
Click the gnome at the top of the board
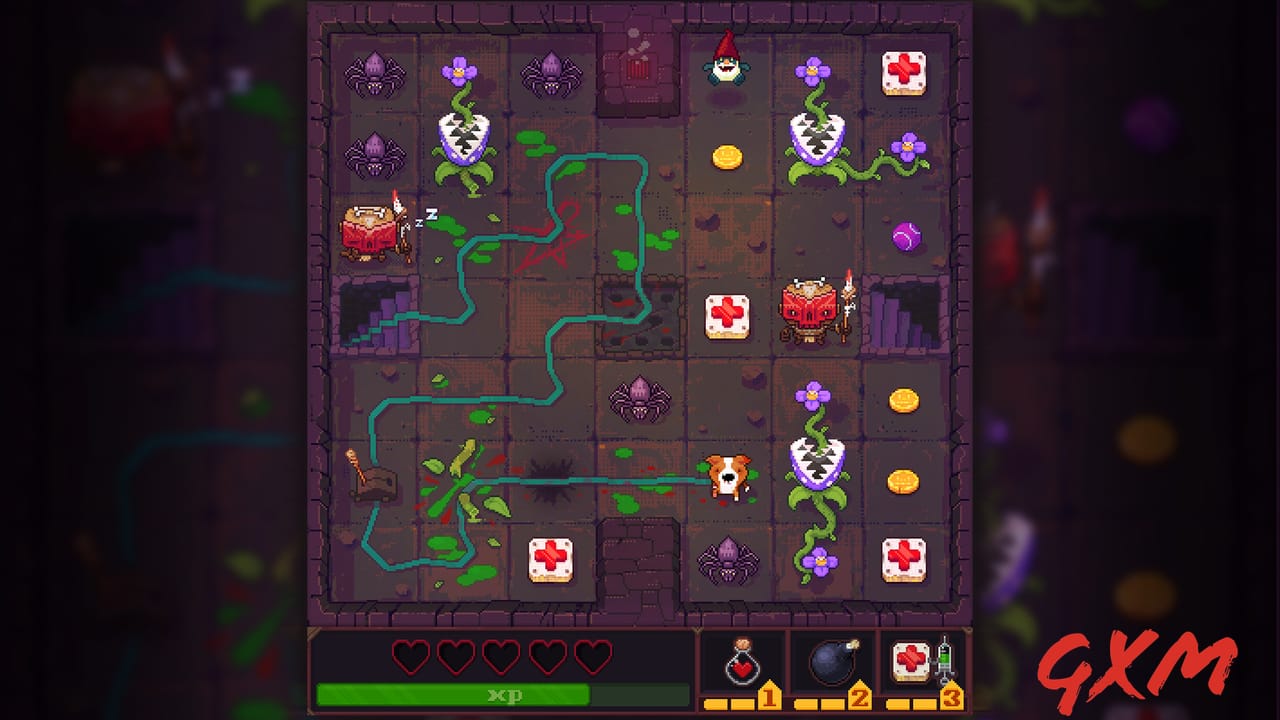[727, 68]
